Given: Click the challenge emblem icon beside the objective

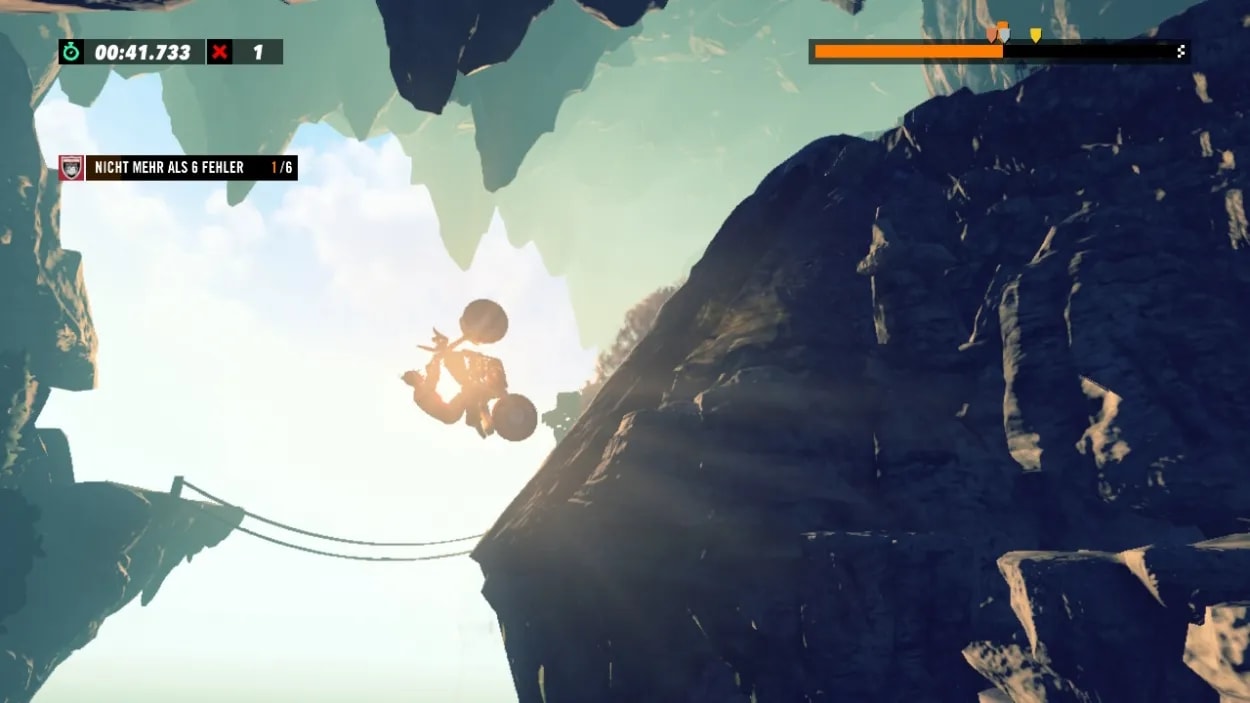Looking at the screenshot, I should (x=71, y=168).
